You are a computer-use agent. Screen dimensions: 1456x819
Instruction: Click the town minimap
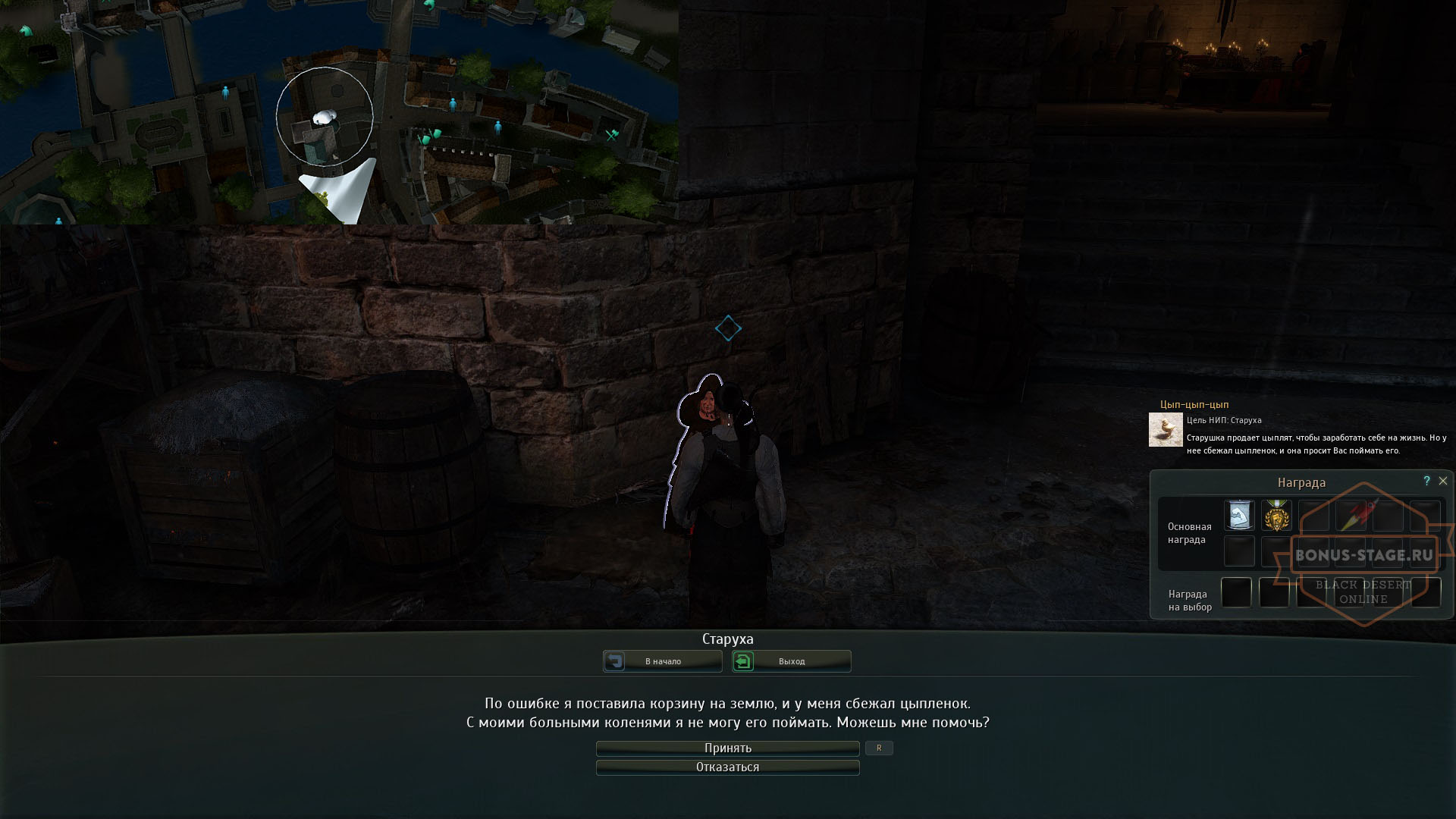(x=339, y=111)
